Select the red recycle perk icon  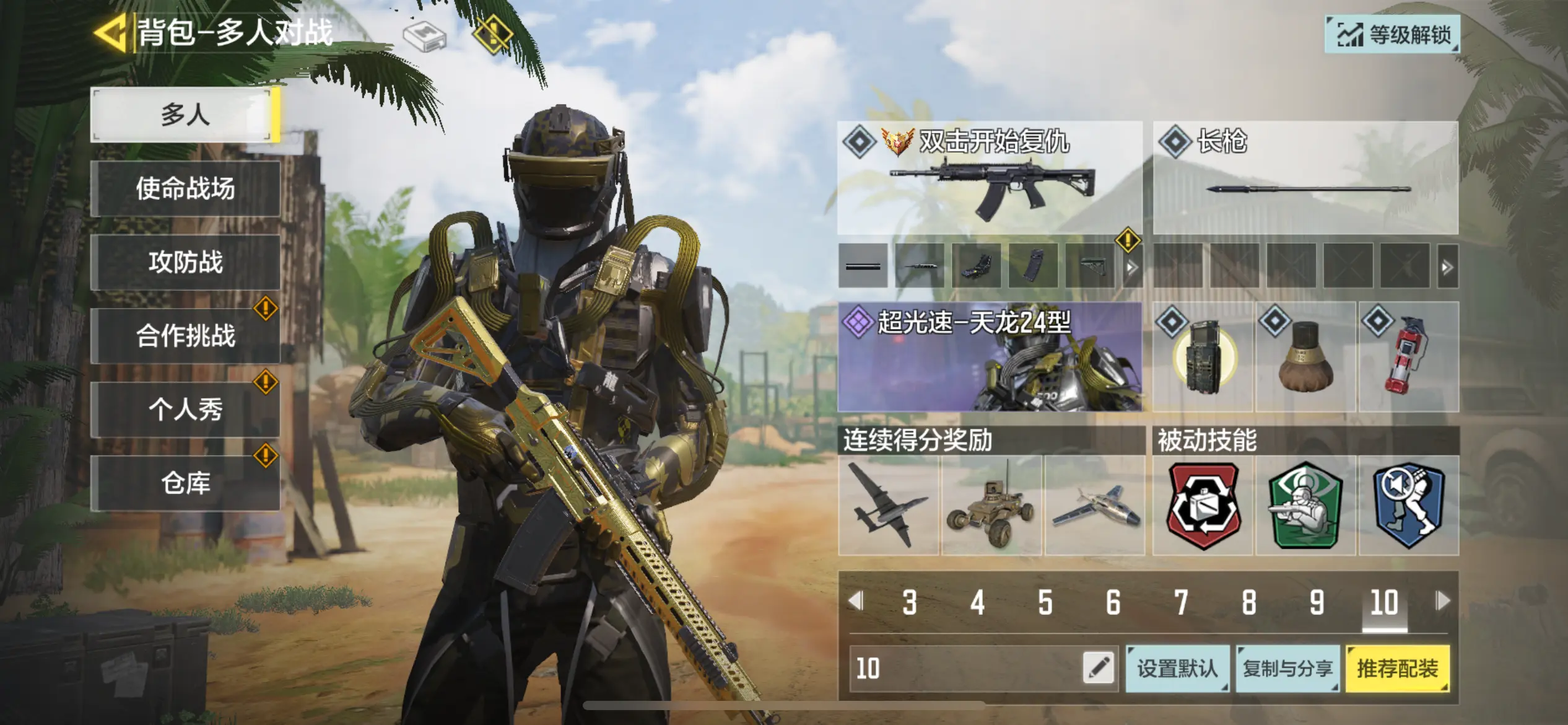coord(1203,506)
